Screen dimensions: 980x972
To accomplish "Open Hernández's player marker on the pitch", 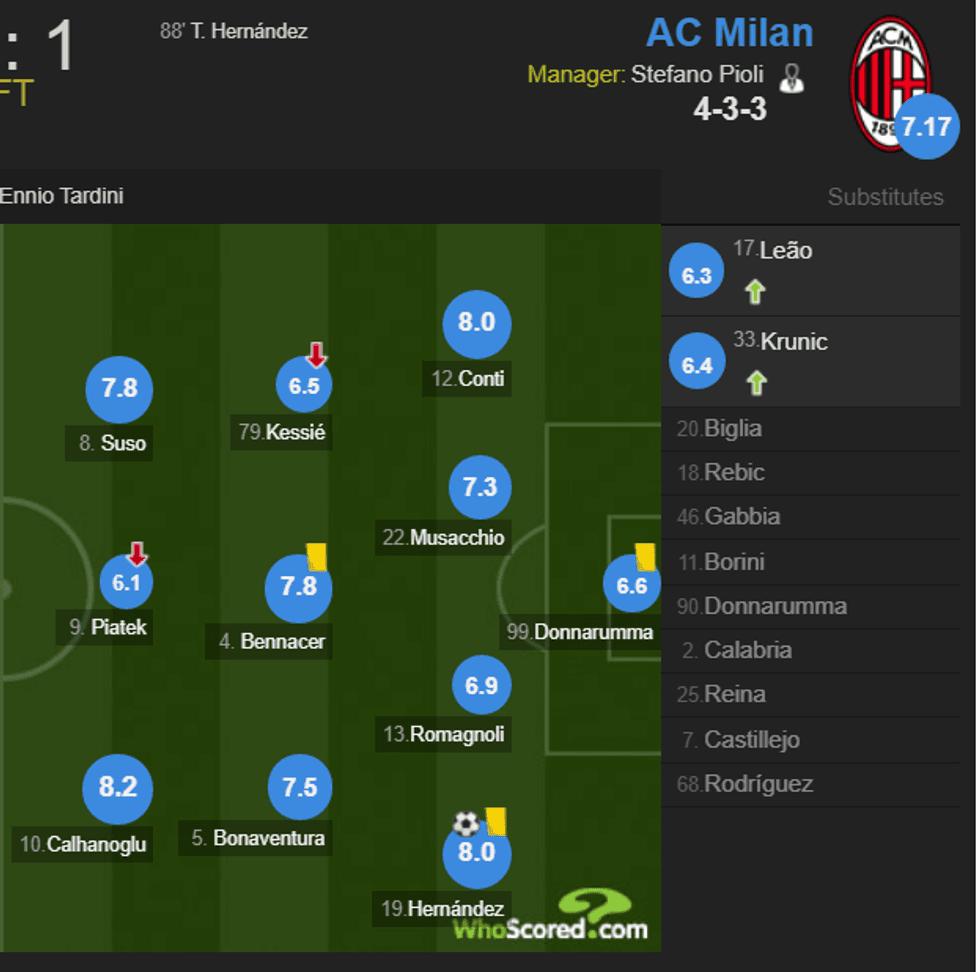I will [476, 853].
